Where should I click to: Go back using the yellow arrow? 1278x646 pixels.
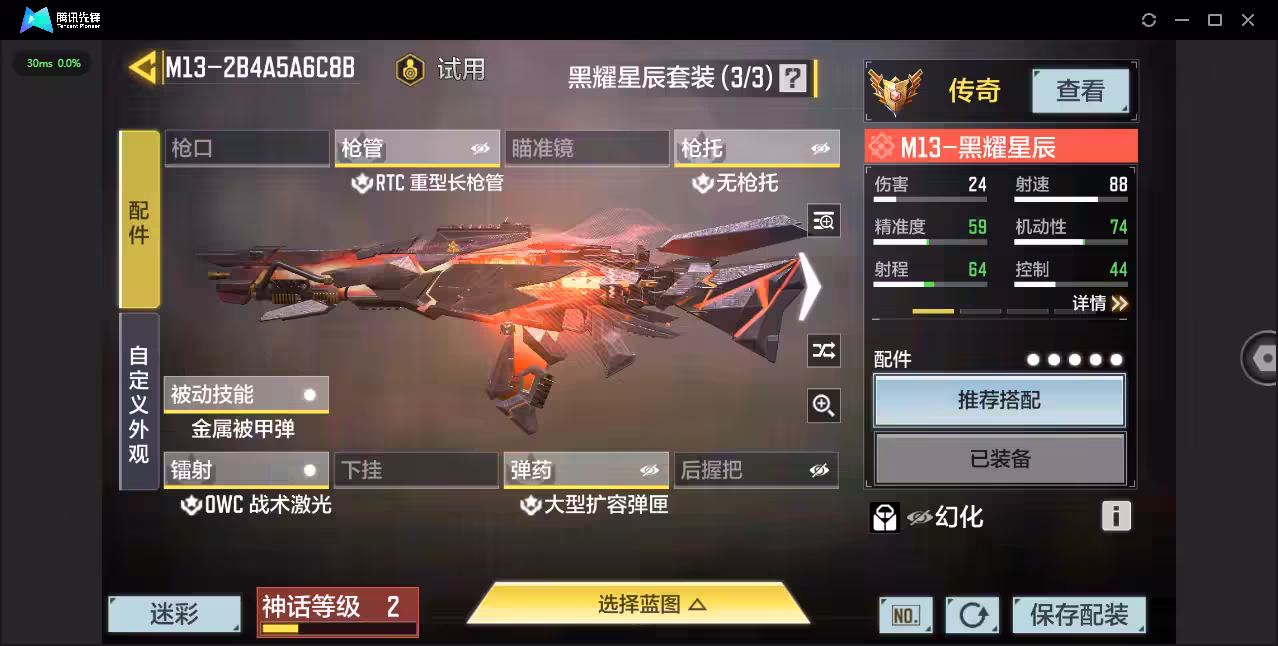(143, 68)
